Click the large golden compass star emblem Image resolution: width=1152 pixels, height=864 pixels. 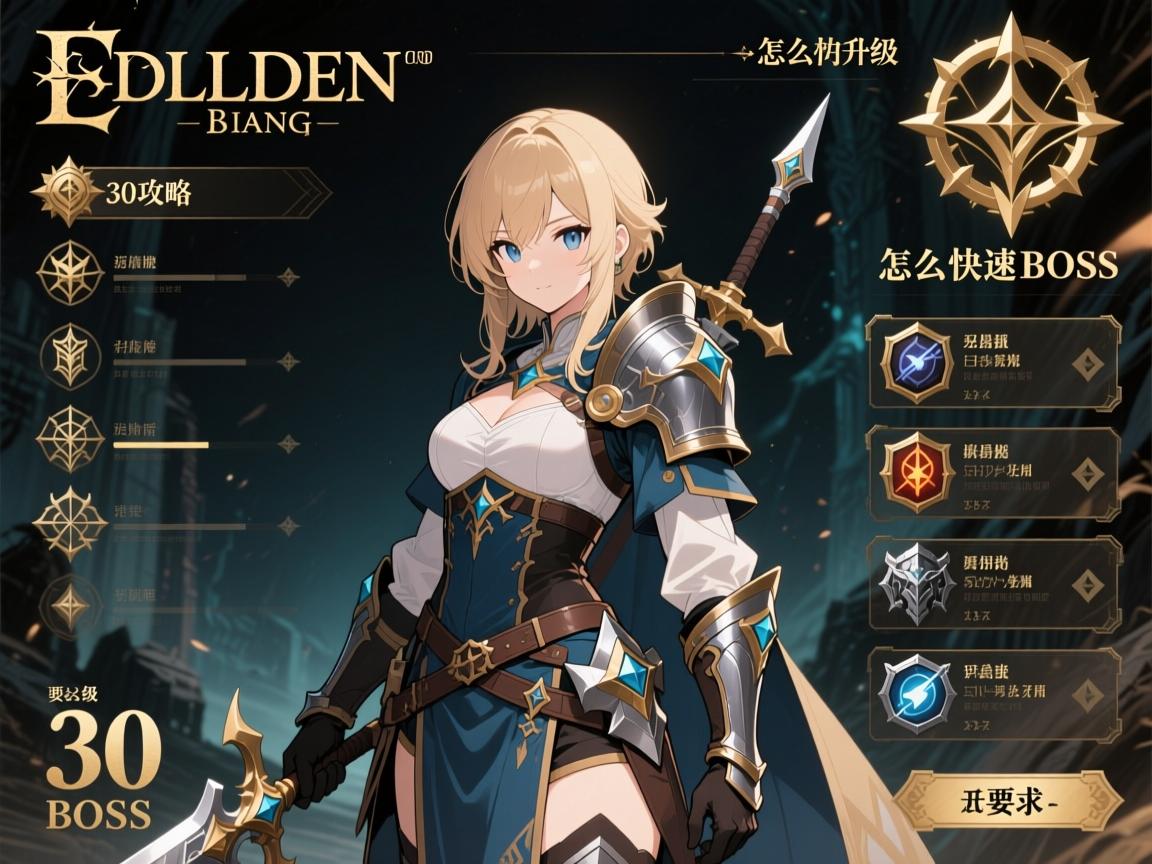tap(1010, 124)
